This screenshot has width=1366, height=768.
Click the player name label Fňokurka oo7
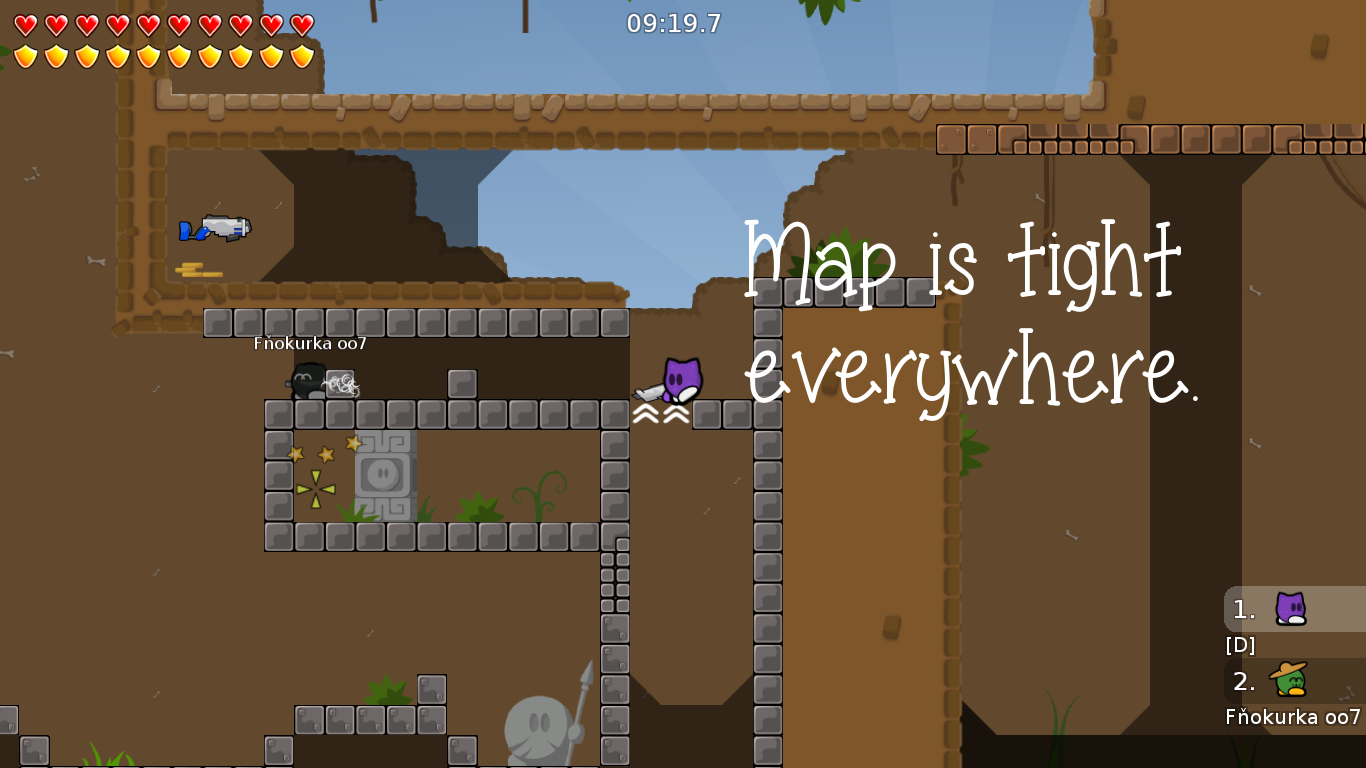pyautogui.click(x=311, y=343)
